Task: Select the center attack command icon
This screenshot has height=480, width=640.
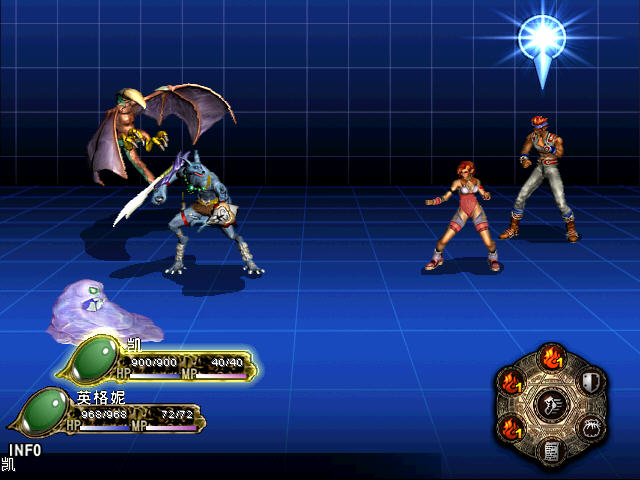Action: pos(550,405)
